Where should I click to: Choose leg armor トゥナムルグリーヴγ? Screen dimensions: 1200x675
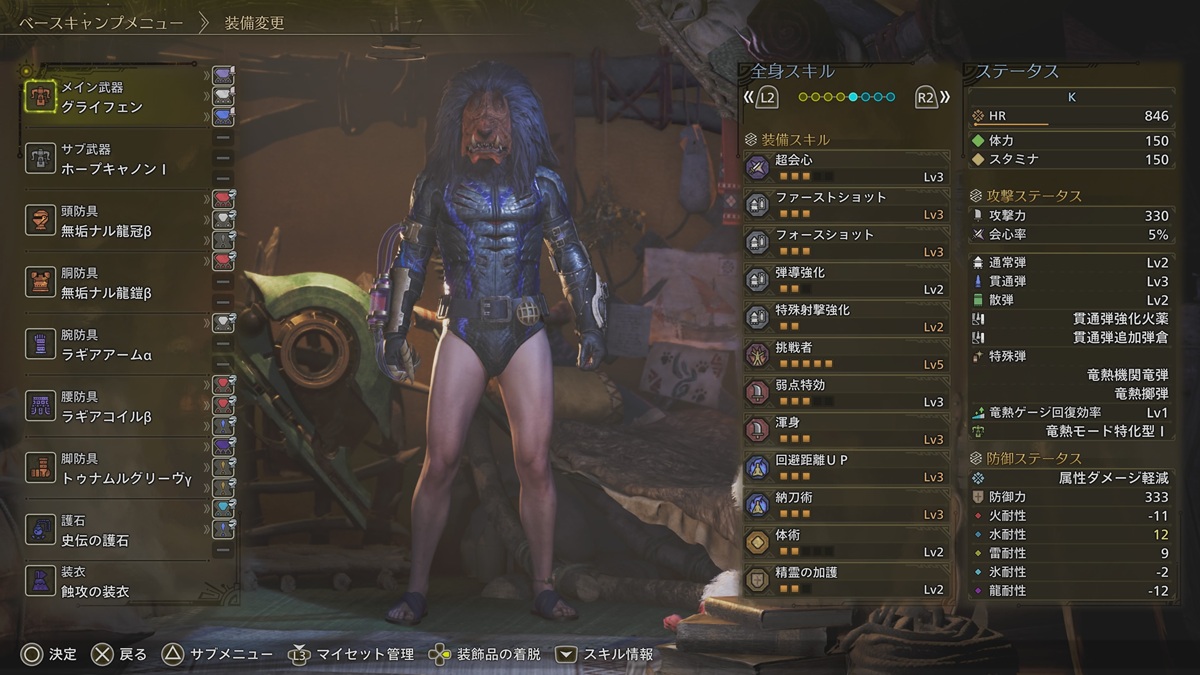(x=115, y=469)
